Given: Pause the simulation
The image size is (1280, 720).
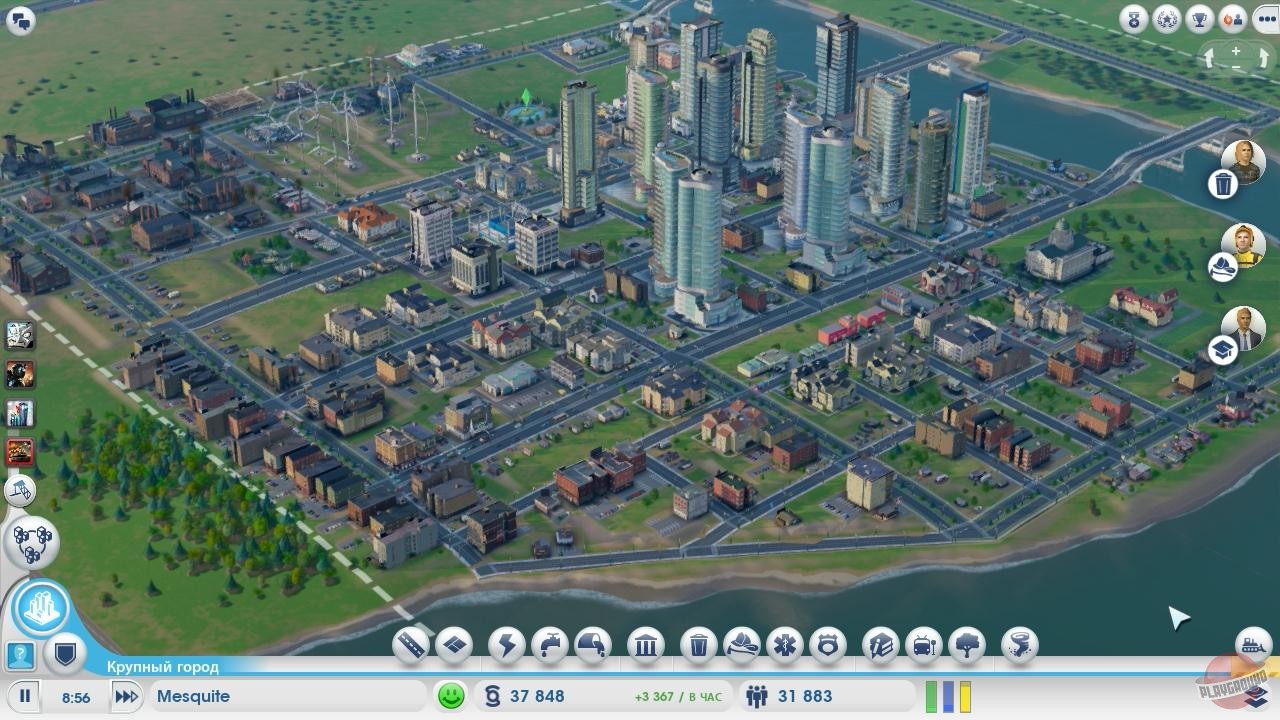Looking at the screenshot, I should tap(24, 697).
